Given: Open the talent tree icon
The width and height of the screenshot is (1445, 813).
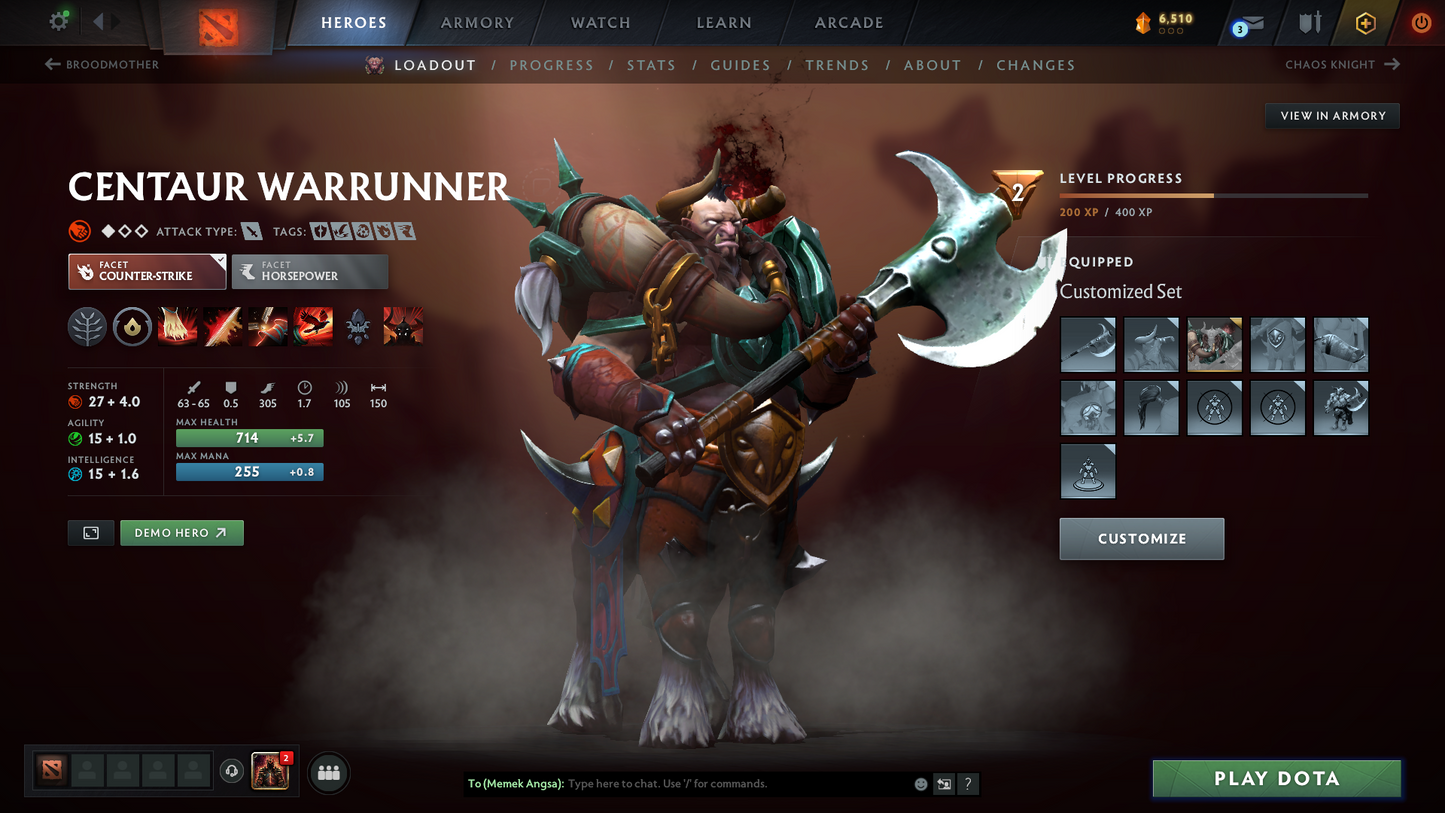Looking at the screenshot, I should tap(87, 325).
